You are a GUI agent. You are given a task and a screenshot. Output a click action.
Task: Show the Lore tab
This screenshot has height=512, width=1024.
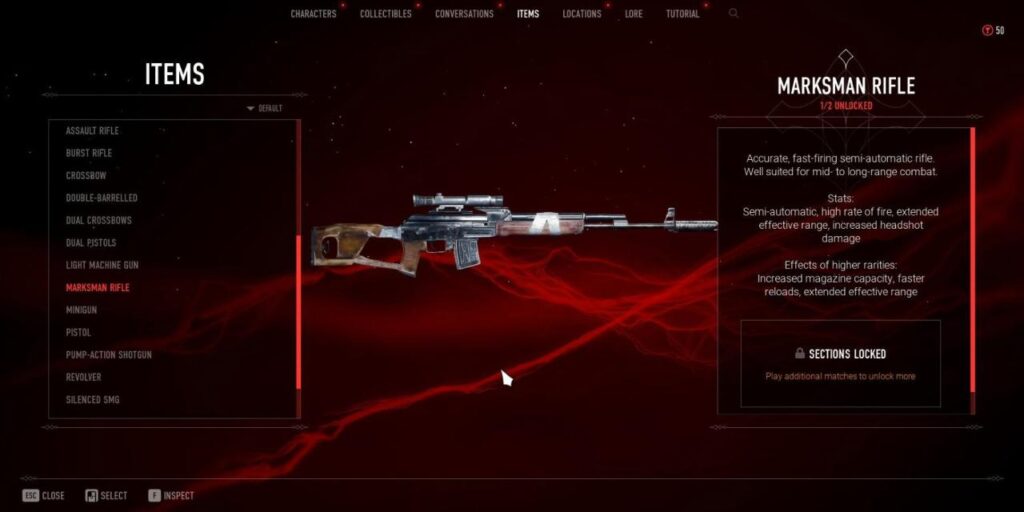coord(634,14)
